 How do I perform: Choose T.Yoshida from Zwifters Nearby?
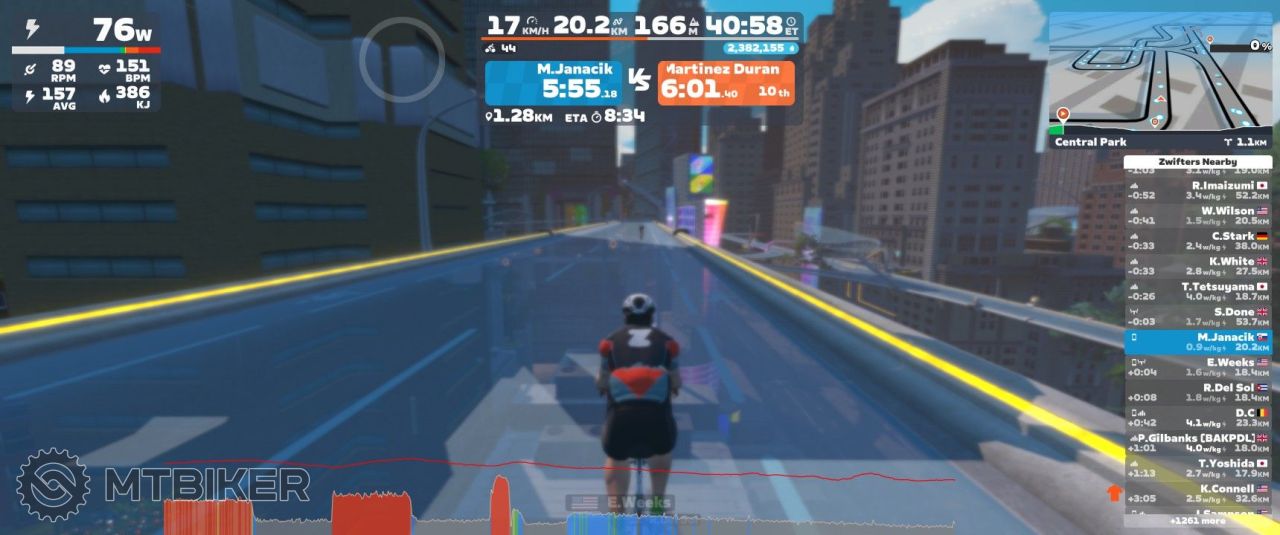[x=1198, y=468]
